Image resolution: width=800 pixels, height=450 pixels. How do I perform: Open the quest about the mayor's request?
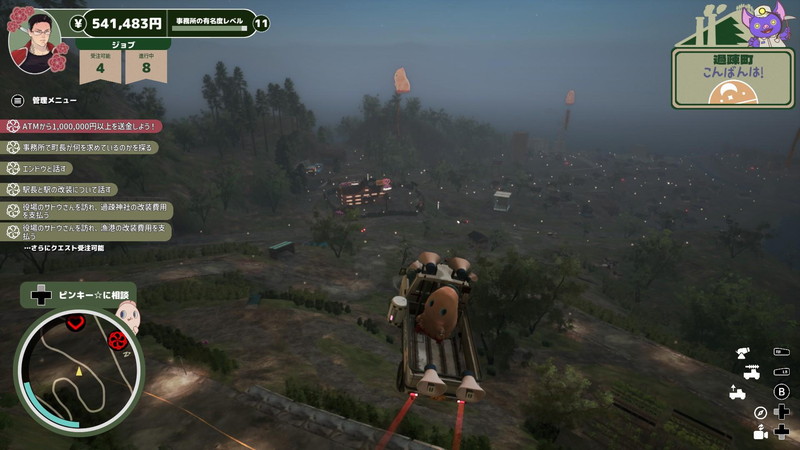click(x=85, y=147)
